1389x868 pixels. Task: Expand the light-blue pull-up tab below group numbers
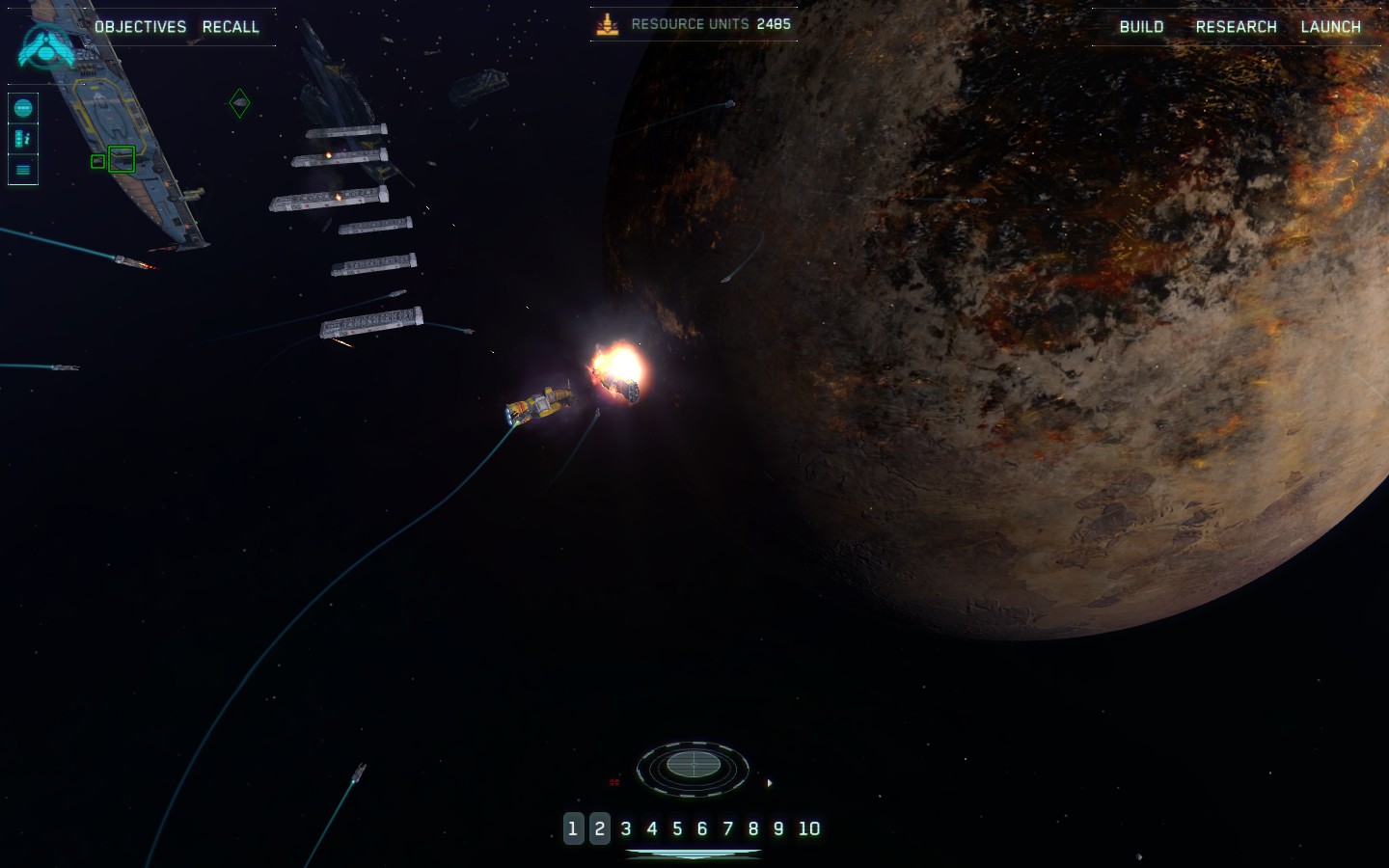tap(694, 854)
